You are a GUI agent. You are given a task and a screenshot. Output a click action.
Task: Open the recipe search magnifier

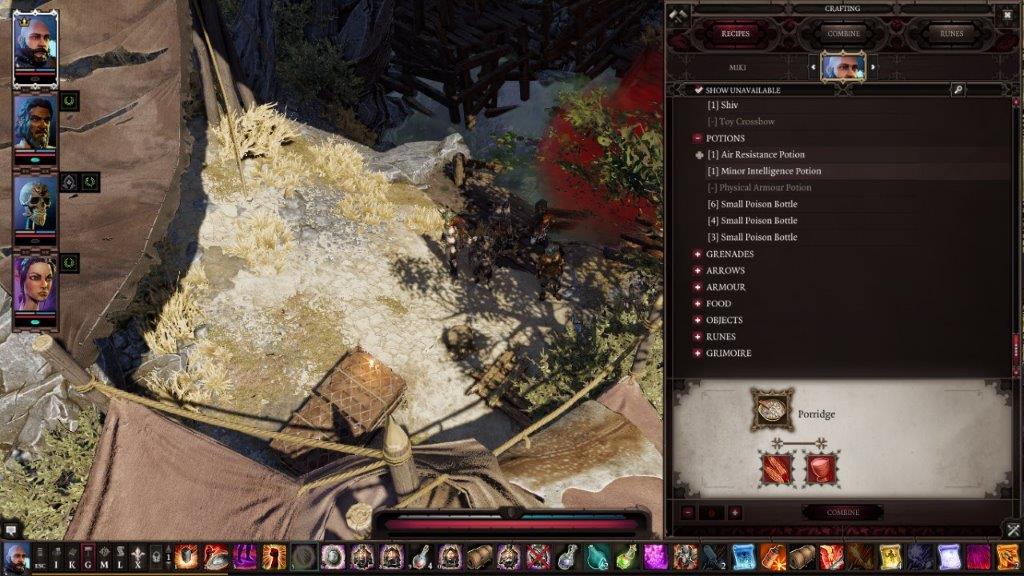pos(958,90)
